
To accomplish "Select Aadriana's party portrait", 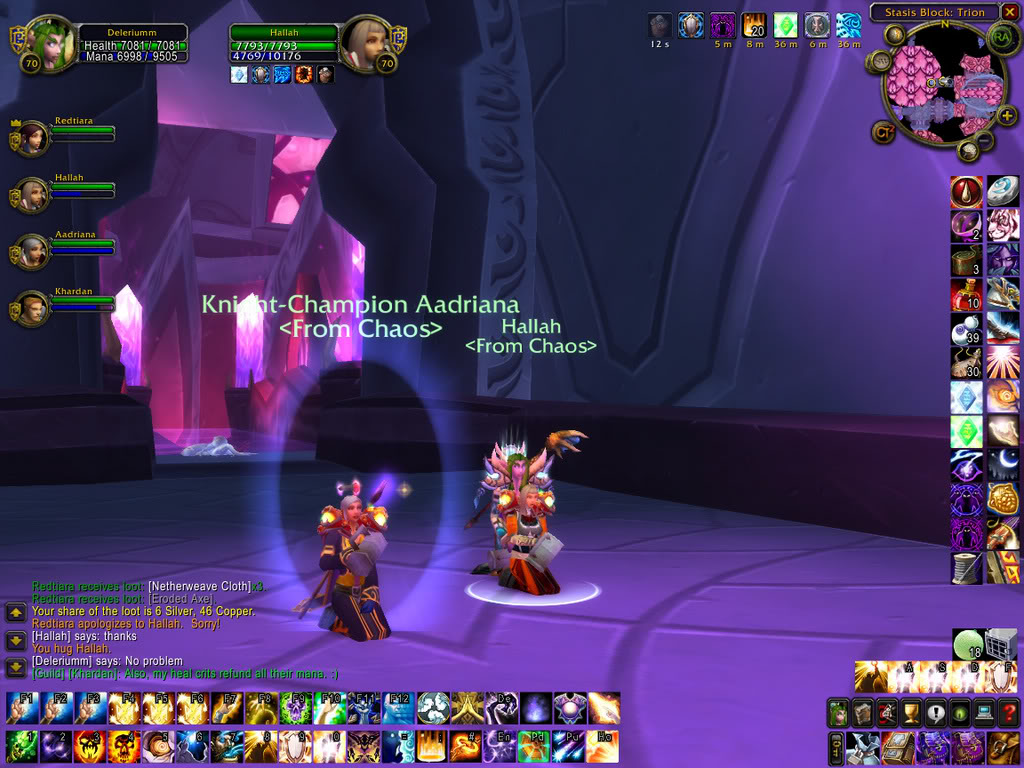I will click(x=32, y=251).
